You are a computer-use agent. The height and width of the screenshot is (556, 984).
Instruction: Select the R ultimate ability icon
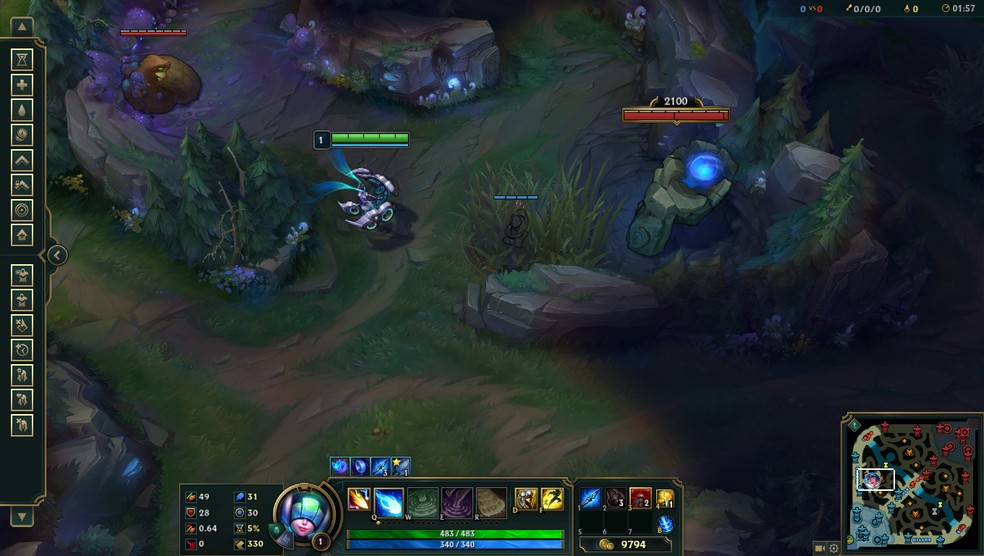(x=491, y=500)
